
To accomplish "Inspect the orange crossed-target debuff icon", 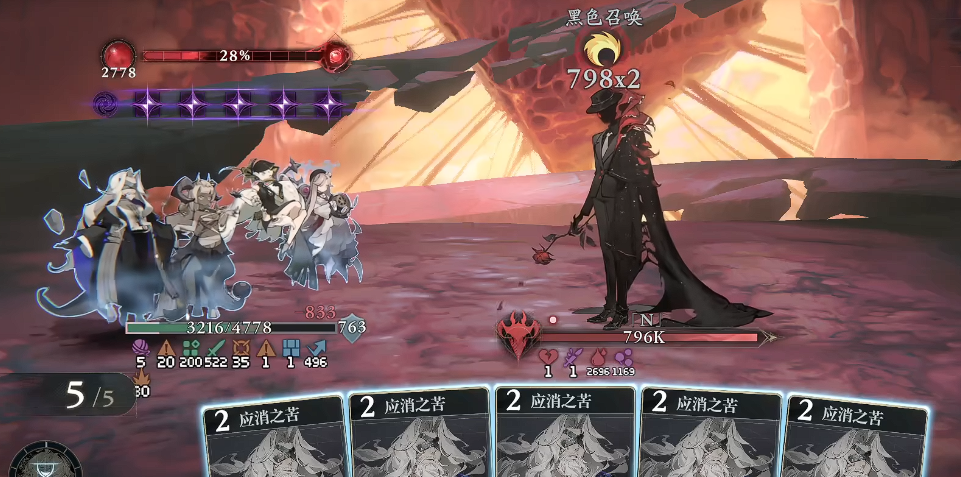I will point(241,346).
